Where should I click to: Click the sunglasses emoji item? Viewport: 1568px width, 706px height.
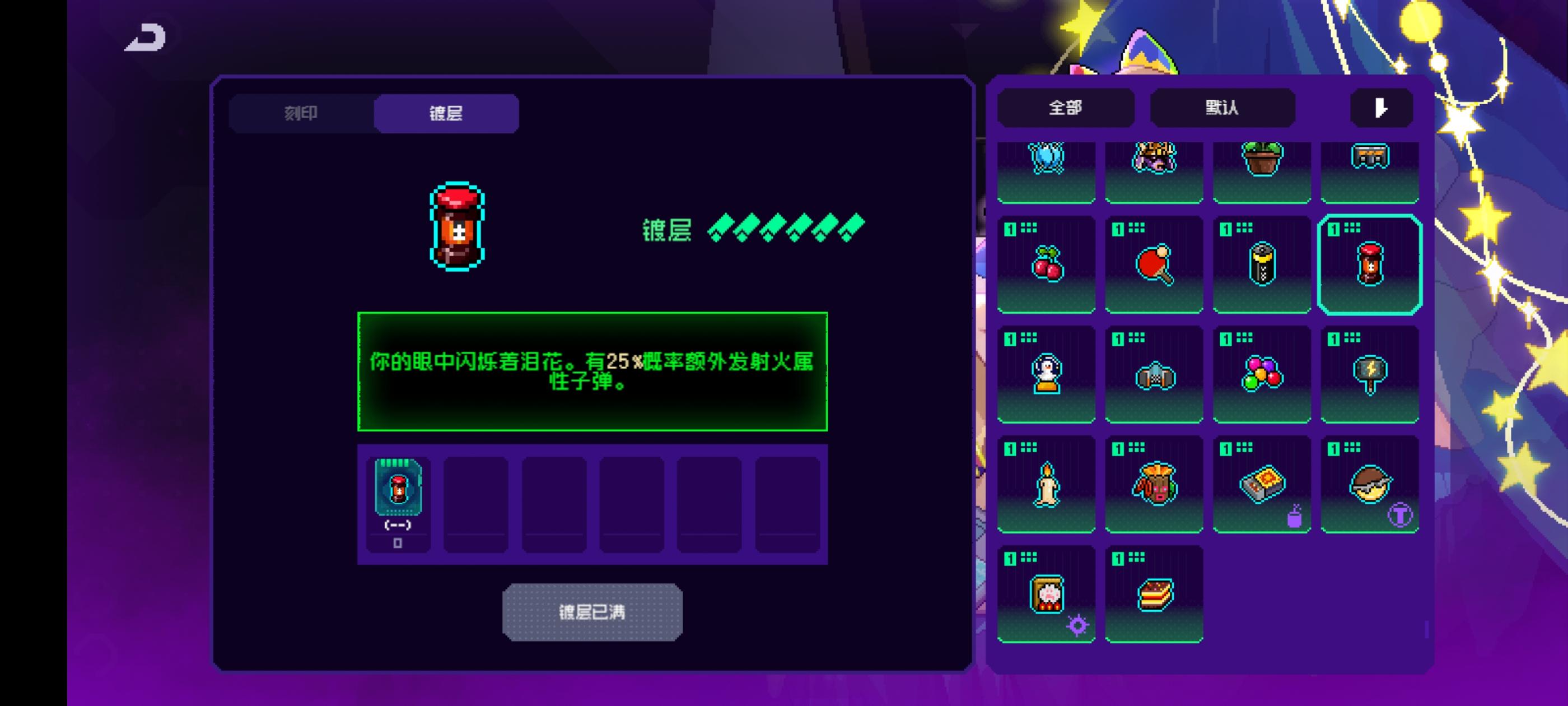point(1370,483)
